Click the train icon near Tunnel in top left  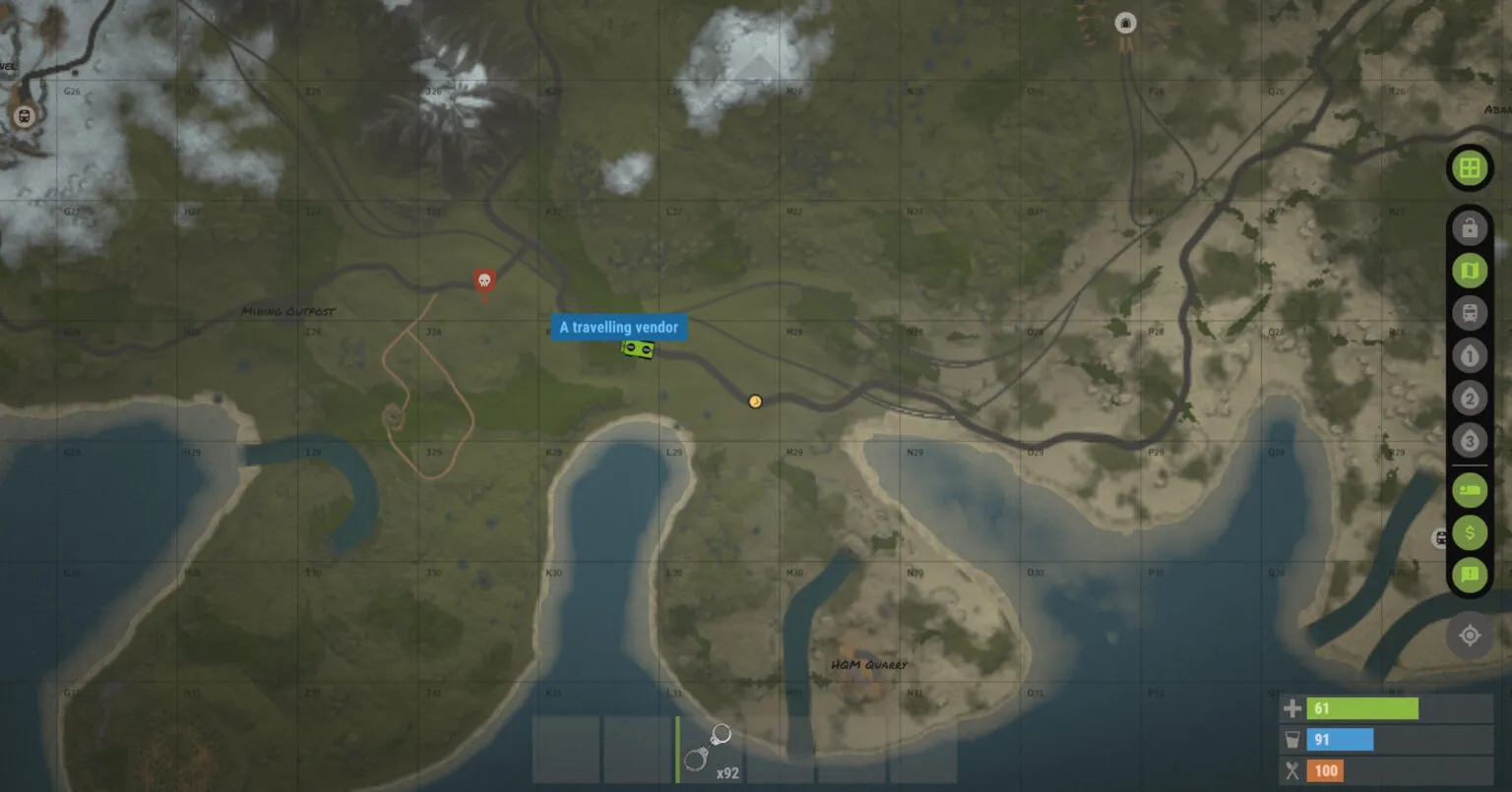22,115
